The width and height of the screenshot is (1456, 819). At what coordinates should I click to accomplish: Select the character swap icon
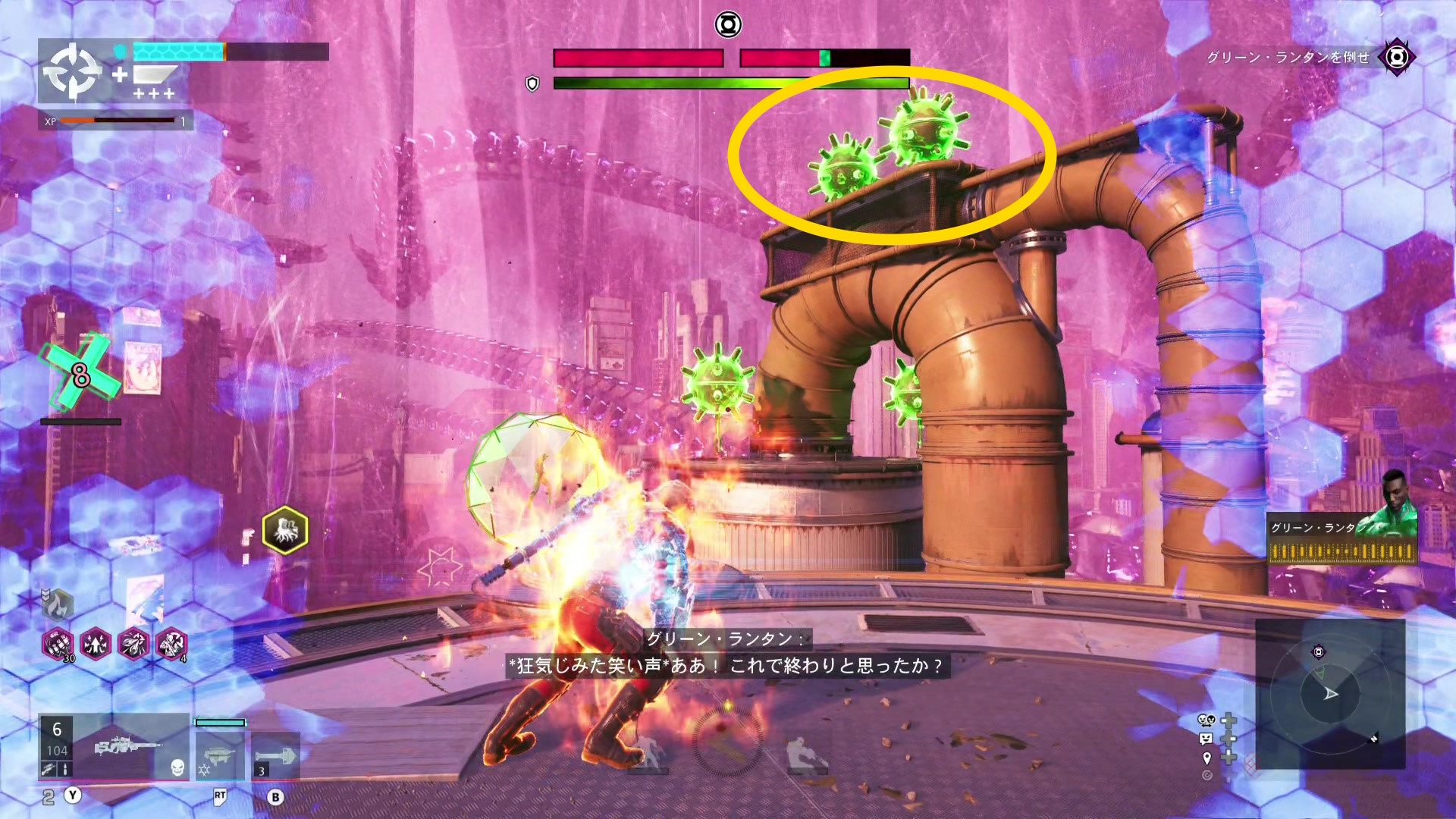pyautogui.click(x=1206, y=720)
